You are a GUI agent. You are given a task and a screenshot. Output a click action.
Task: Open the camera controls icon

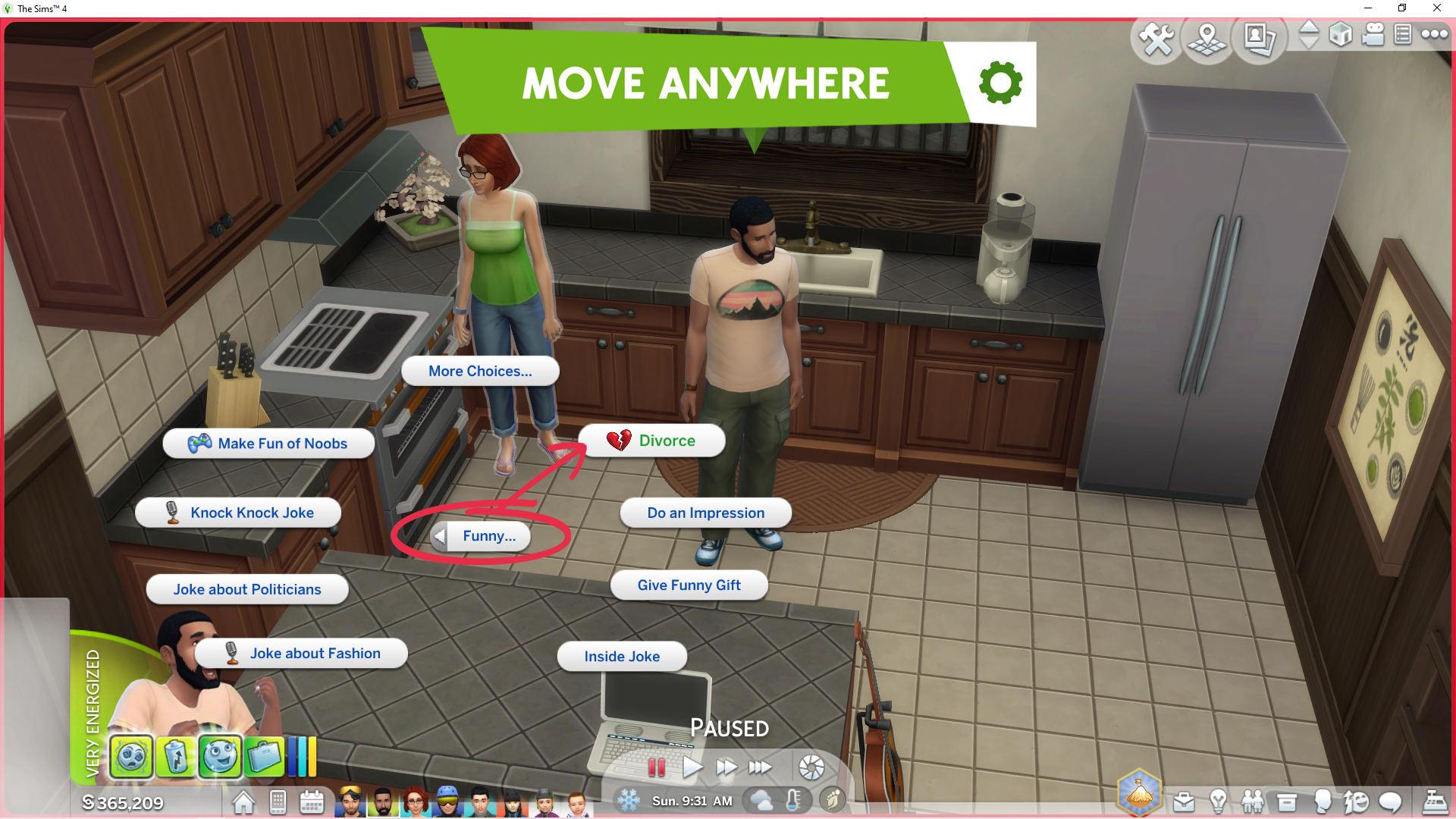(1373, 35)
